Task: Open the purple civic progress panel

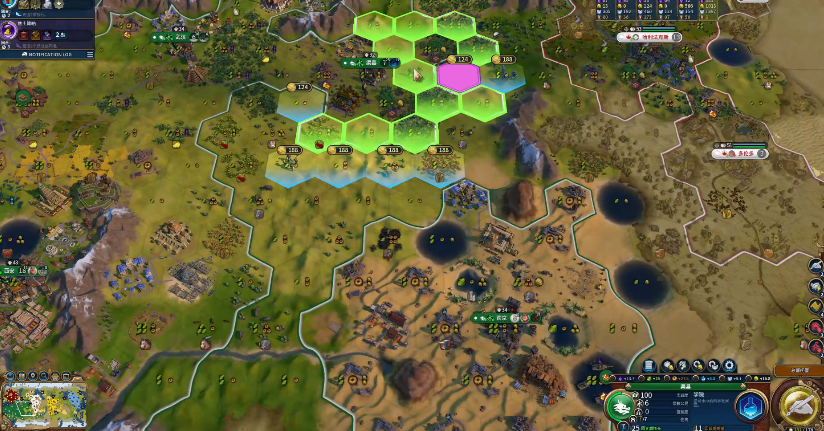Action: (8, 32)
